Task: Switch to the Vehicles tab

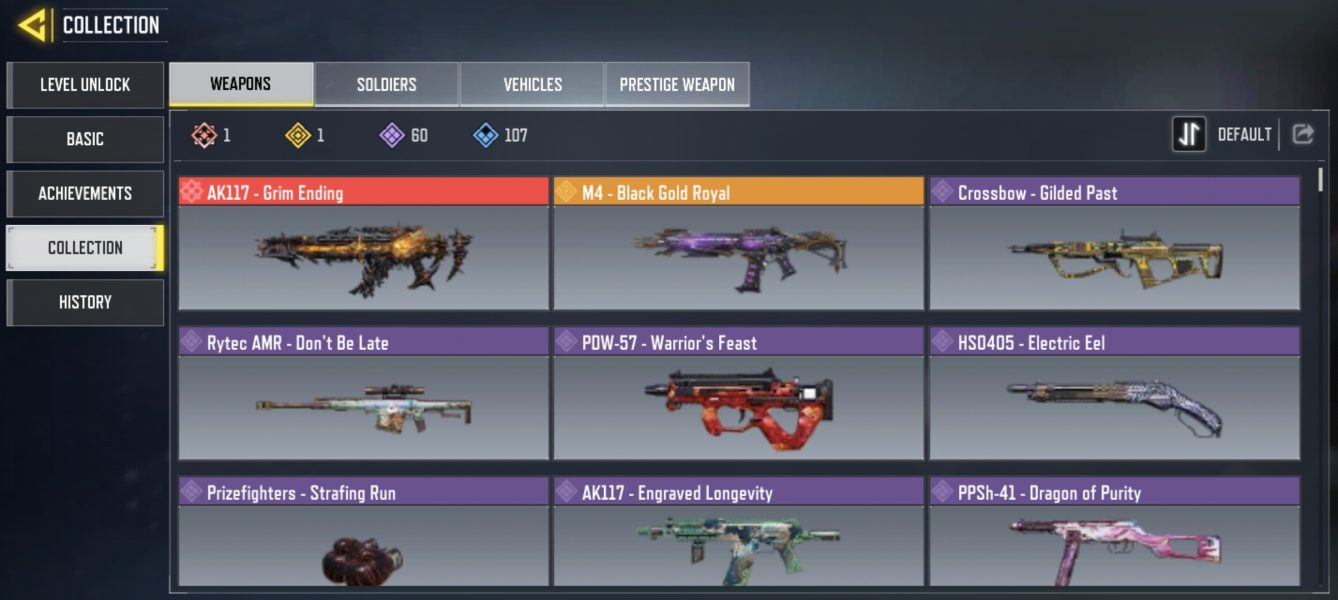Action: pos(532,85)
